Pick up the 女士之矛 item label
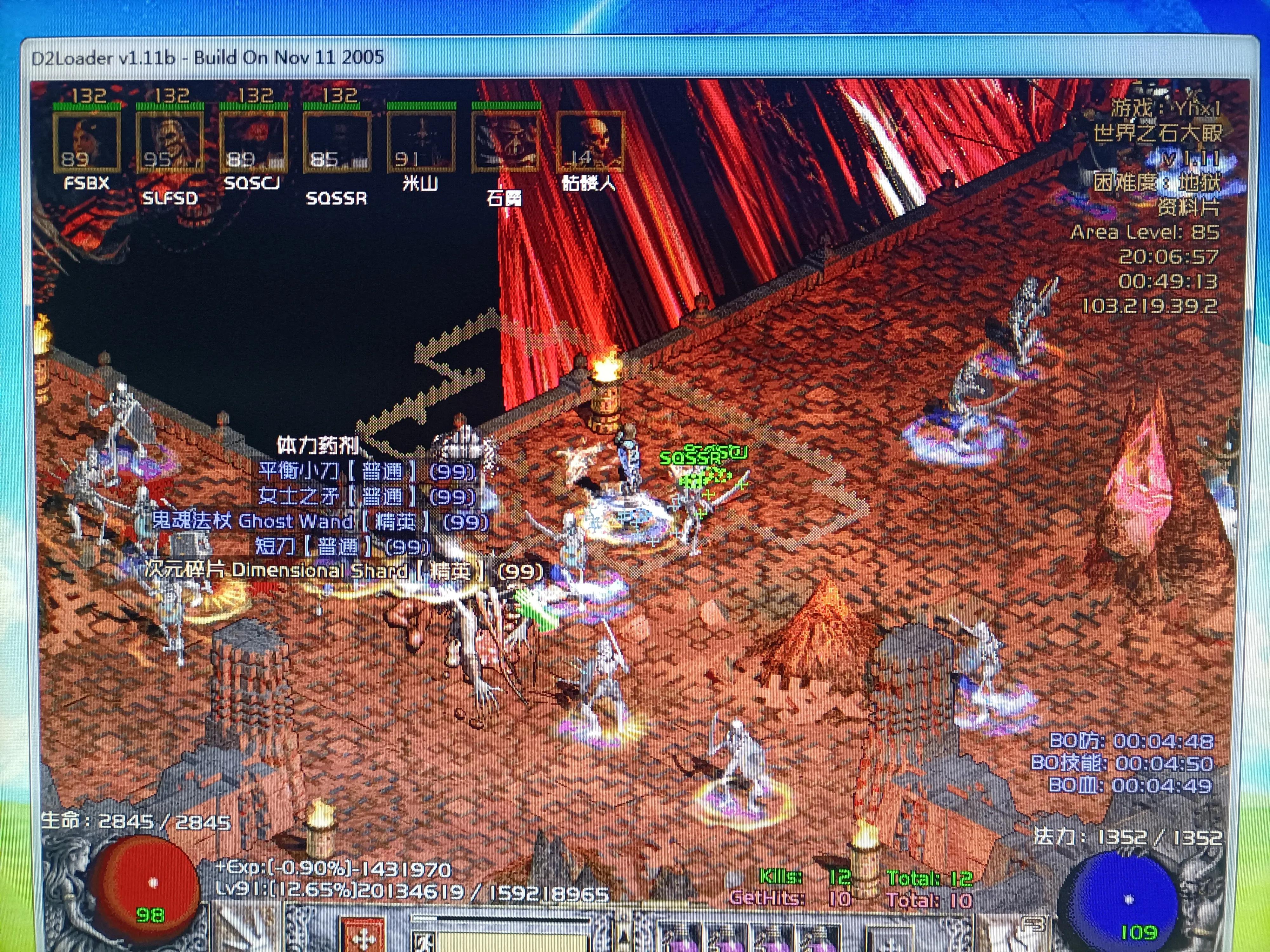1270x952 pixels. 367,496
